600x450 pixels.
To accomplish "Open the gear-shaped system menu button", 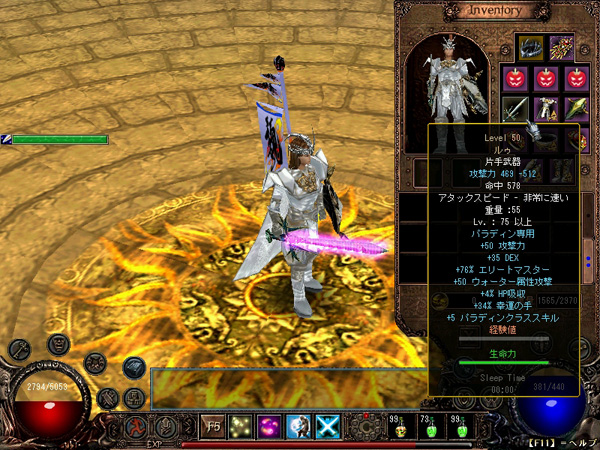I will click(366, 427).
